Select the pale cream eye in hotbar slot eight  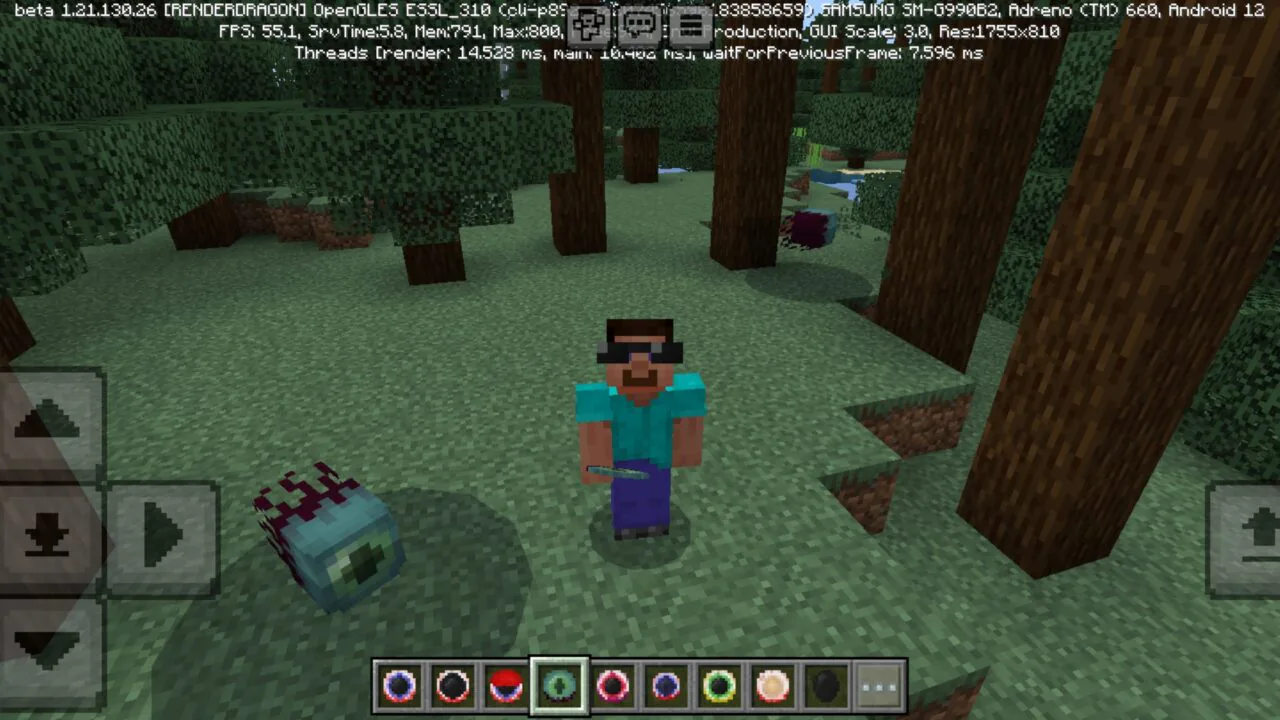click(772, 684)
